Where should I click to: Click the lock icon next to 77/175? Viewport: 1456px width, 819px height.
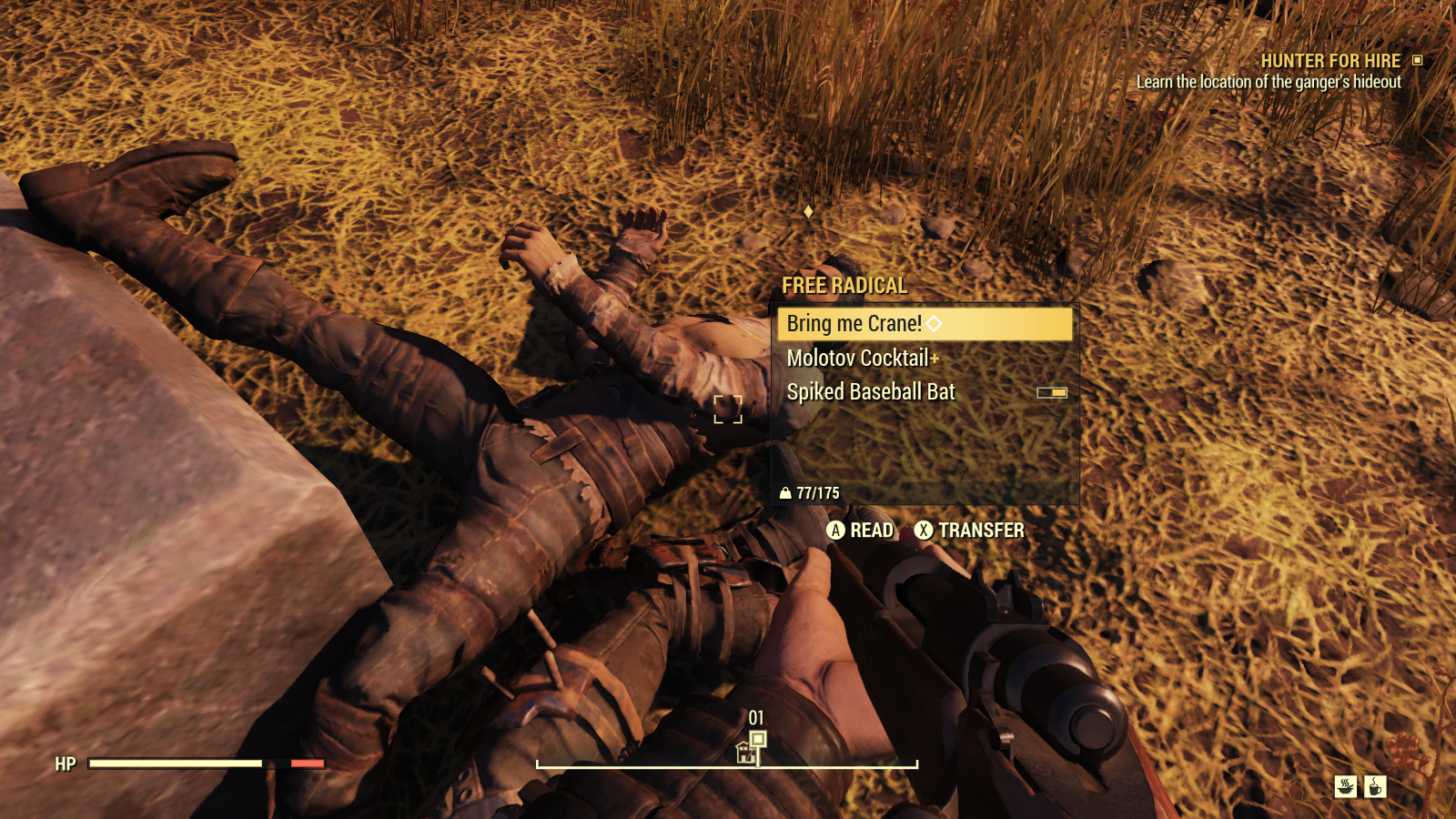click(x=784, y=495)
